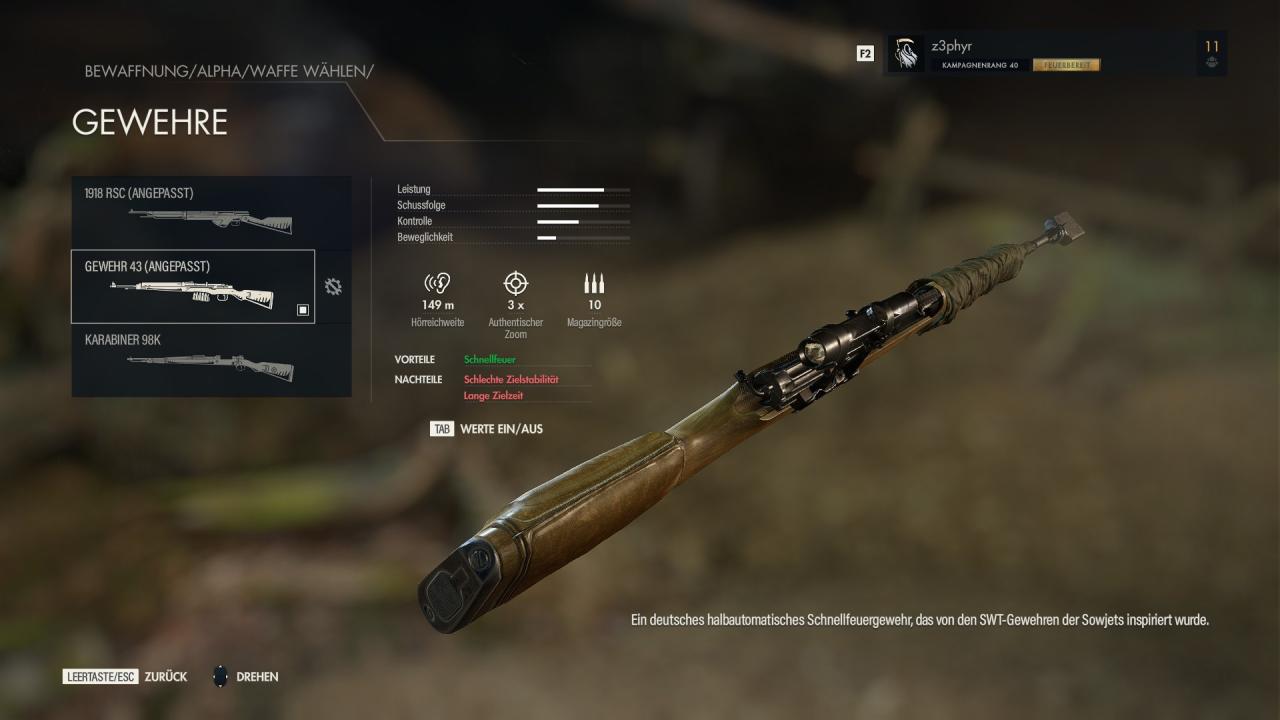Go back with the Zurück button
1280x720 pixels.
pyautogui.click(x=126, y=677)
